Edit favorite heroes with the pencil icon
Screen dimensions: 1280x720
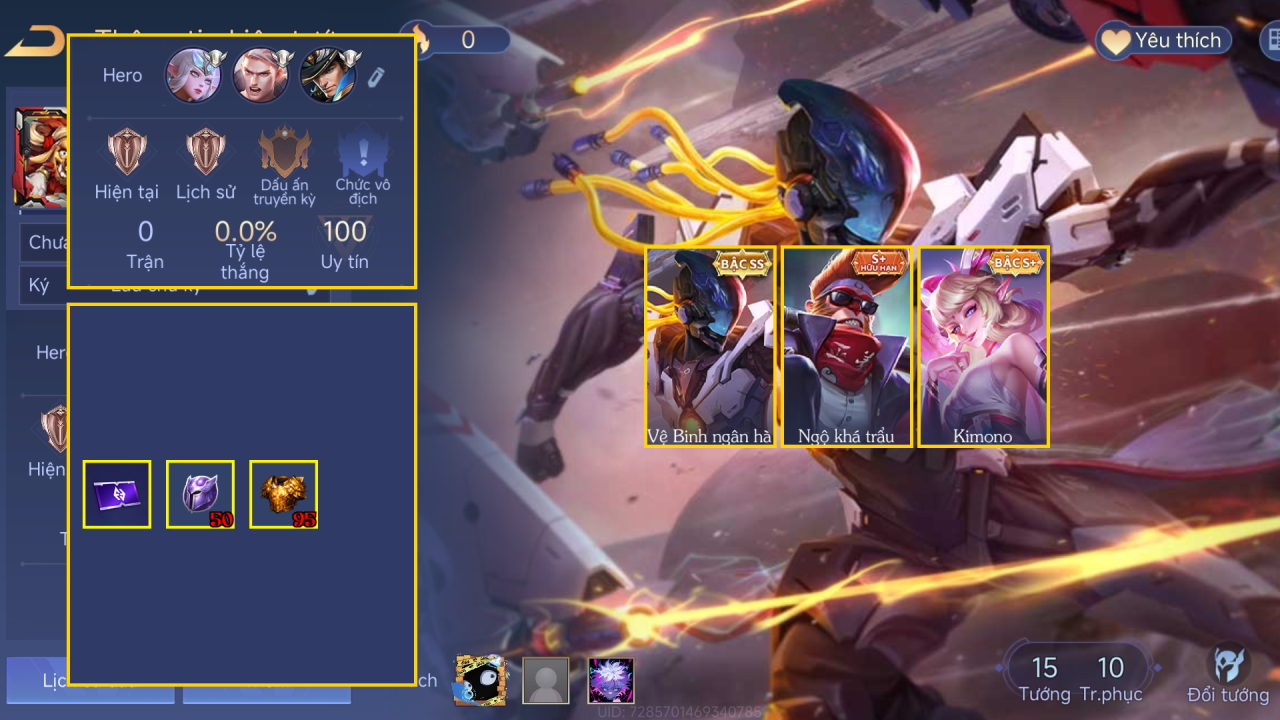376,77
